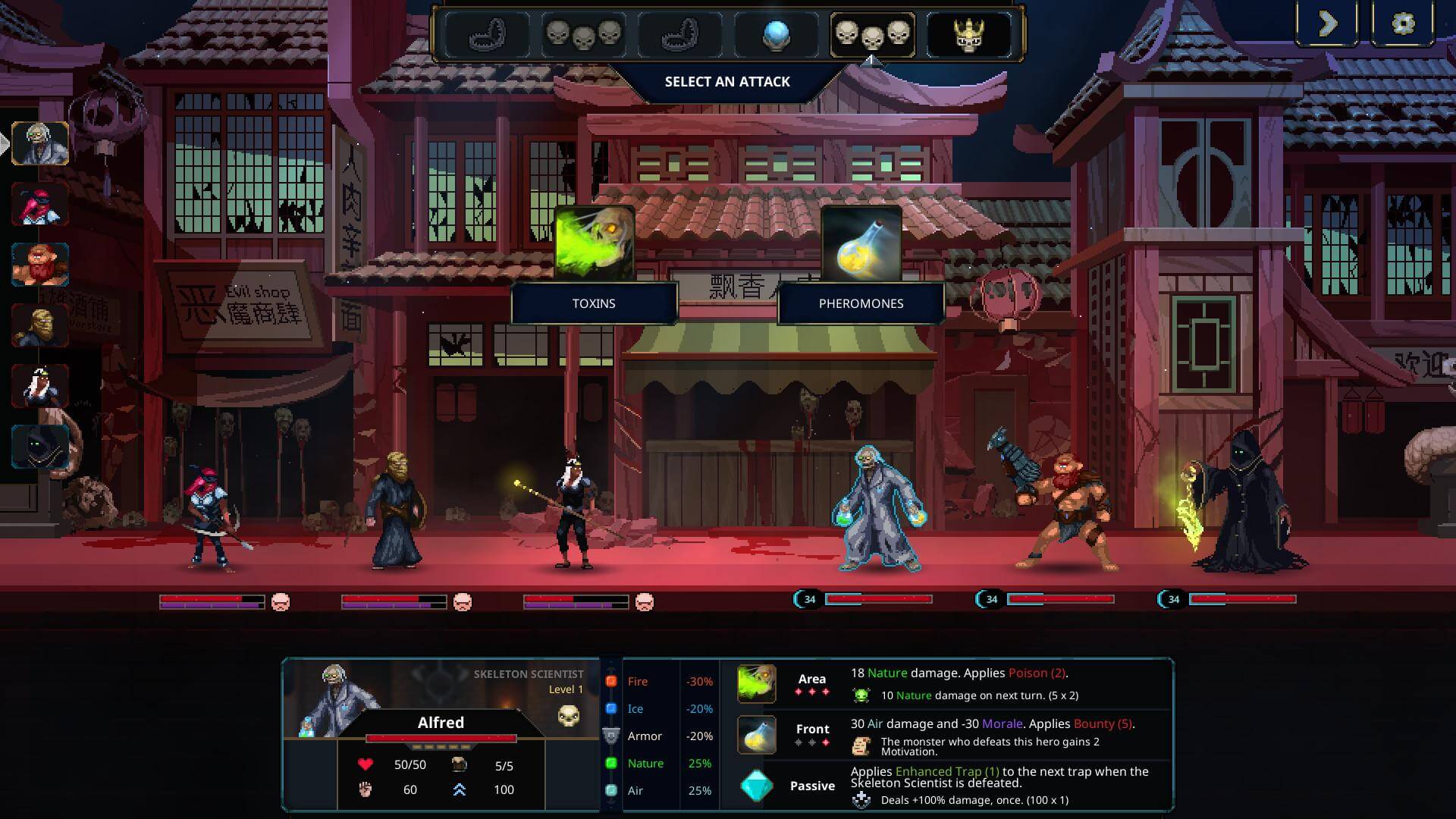The image size is (1456, 819).
Task: Click the fast-forward arrow button
Action: pos(1327,24)
